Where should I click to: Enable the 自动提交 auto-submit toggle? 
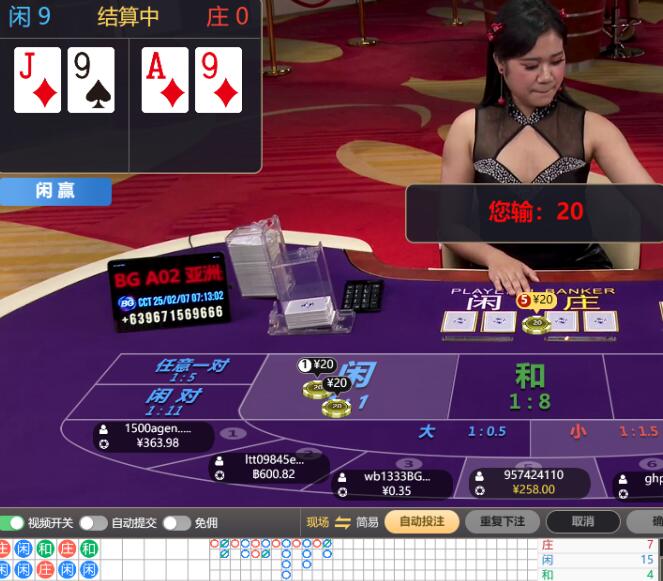point(93,523)
